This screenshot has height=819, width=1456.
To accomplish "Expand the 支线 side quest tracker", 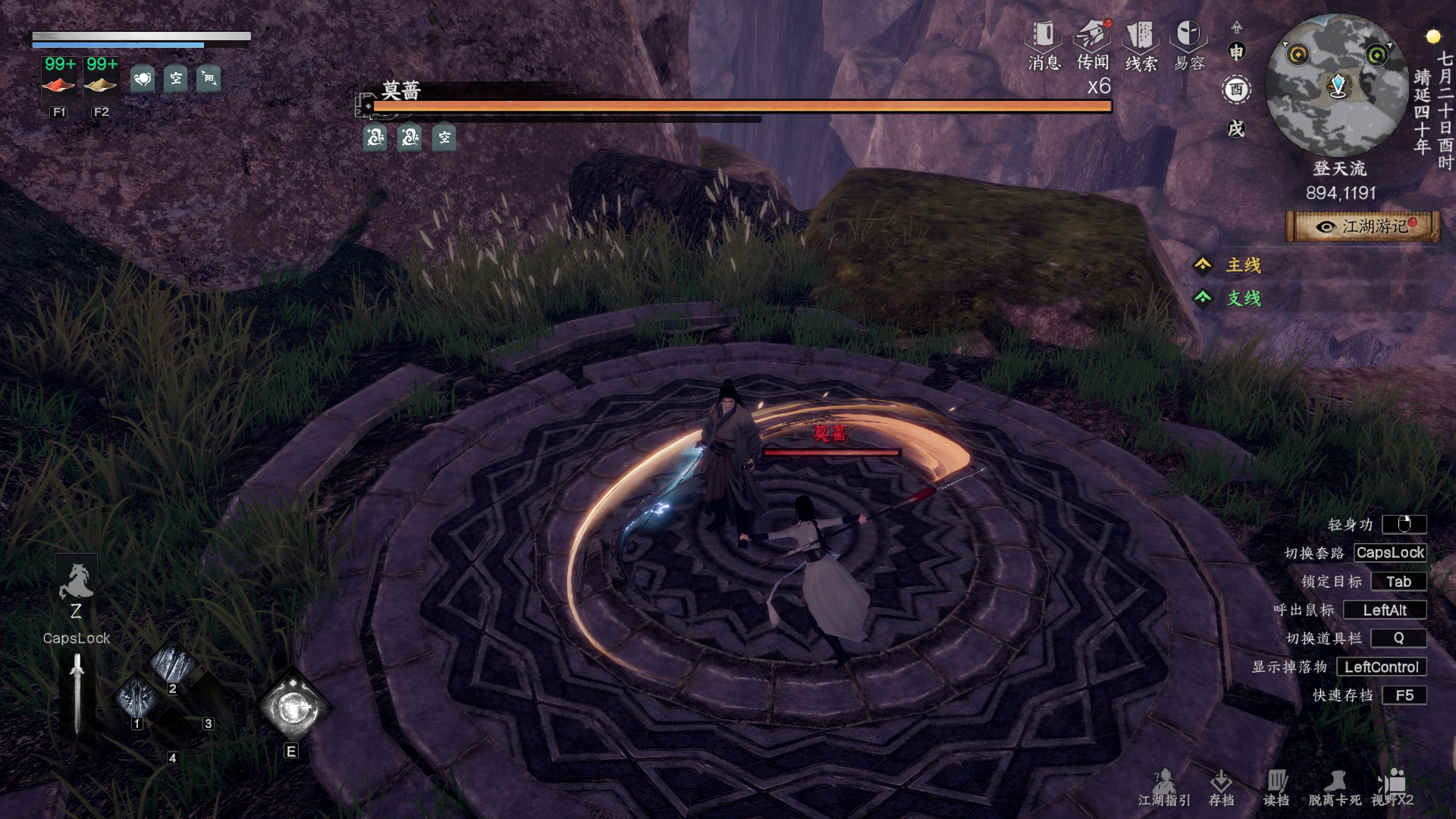I will click(x=1232, y=298).
